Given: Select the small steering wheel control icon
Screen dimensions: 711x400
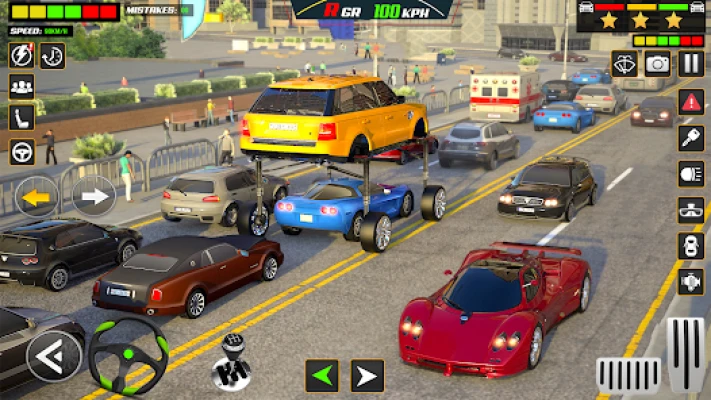Looking at the screenshot, I should [x=21, y=151].
